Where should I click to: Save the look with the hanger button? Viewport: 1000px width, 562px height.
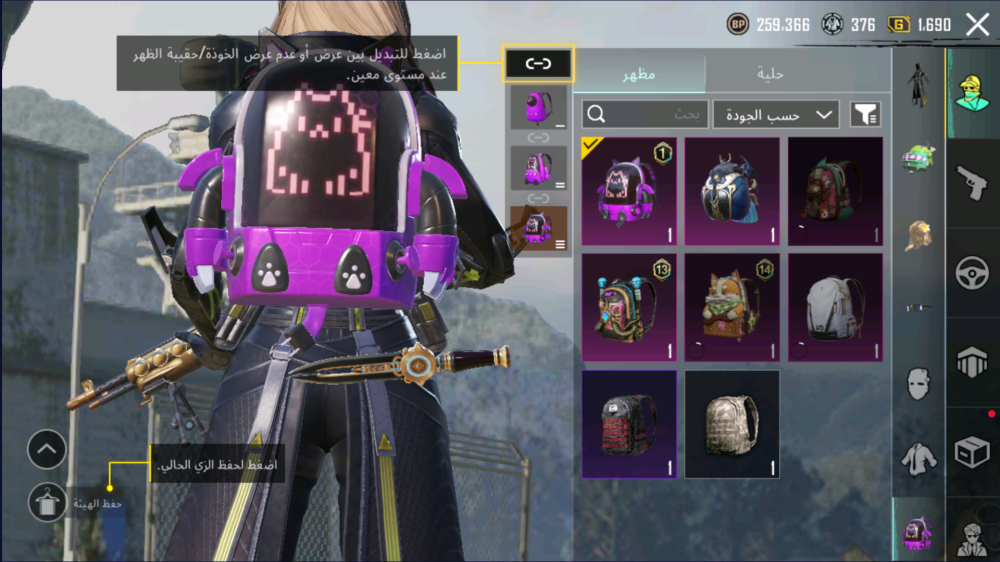pos(46,502)
